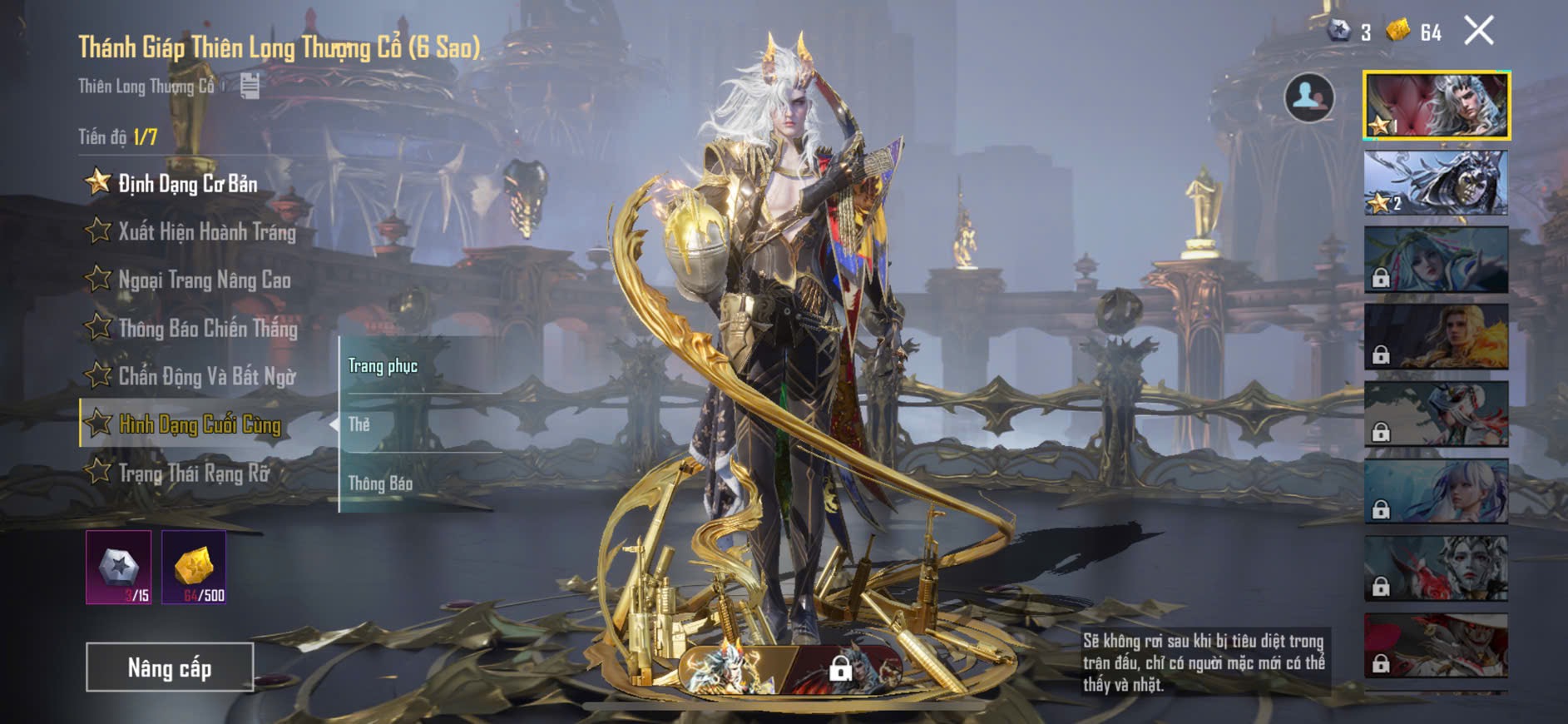Close the outfit upgrade screen
1568x724 pixels.
(x=1478, y=32)
